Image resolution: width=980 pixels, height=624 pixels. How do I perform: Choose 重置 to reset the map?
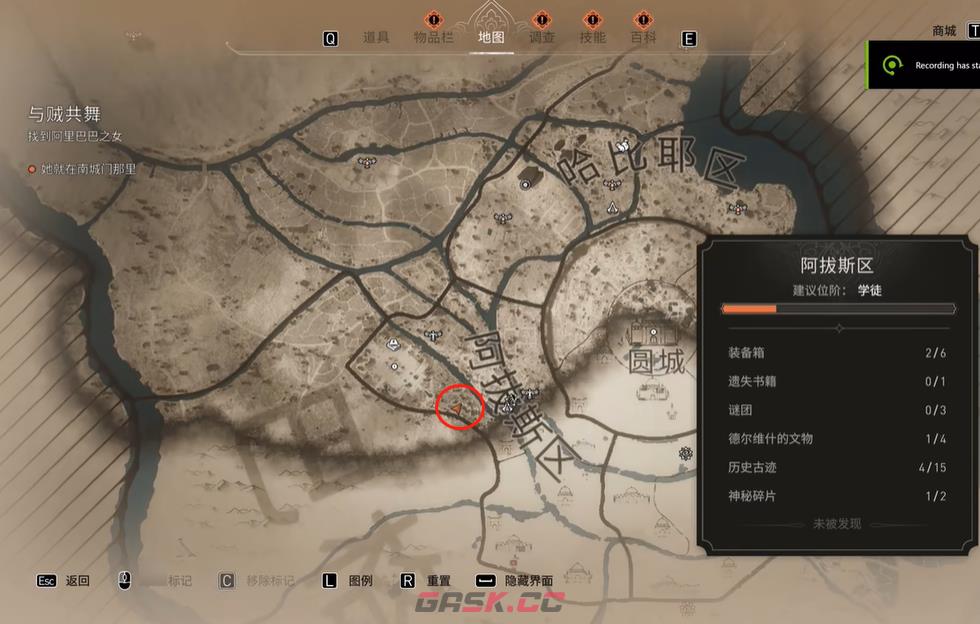[438, 581]
